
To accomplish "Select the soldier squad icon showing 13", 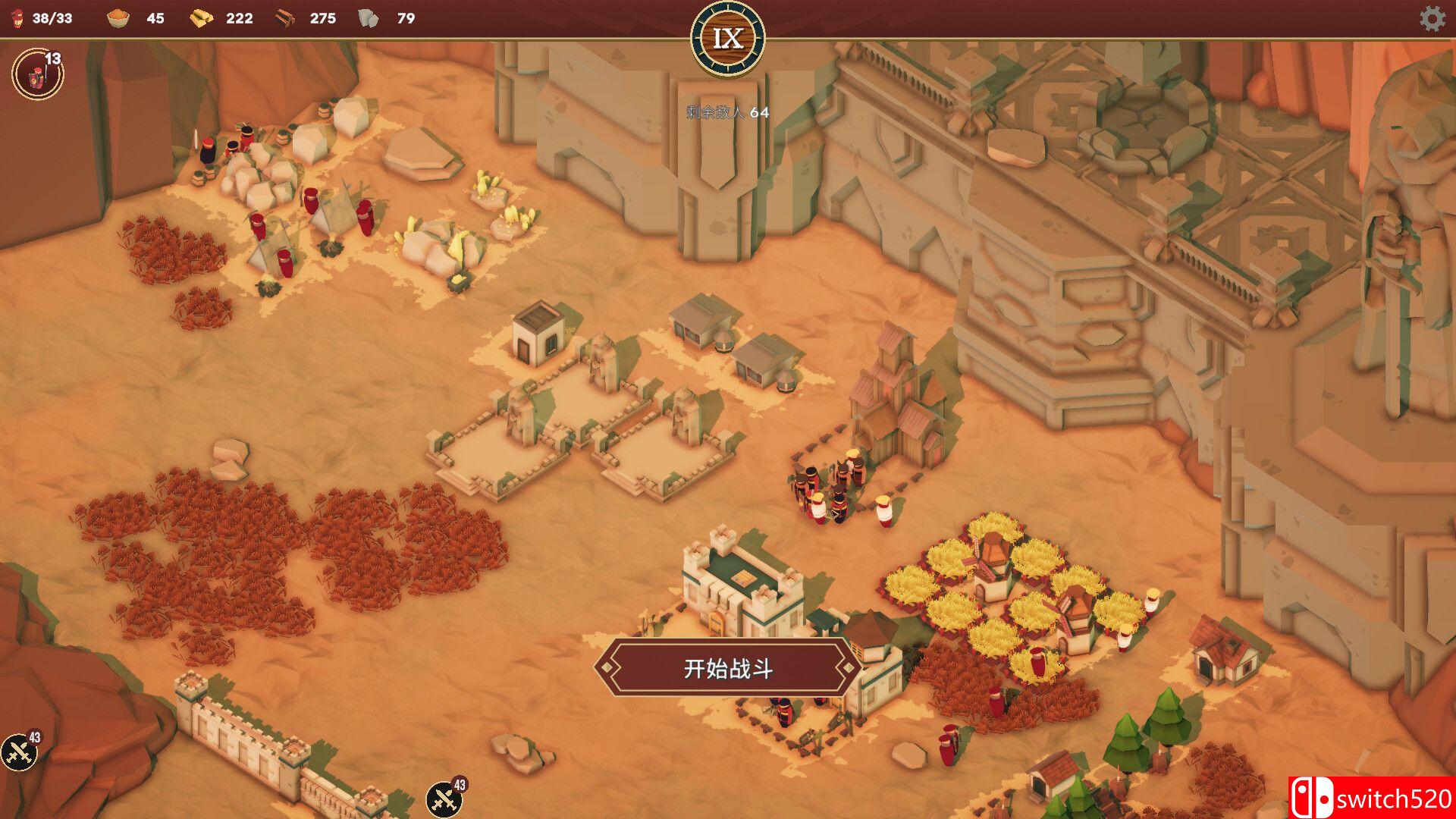I will 37,74.
